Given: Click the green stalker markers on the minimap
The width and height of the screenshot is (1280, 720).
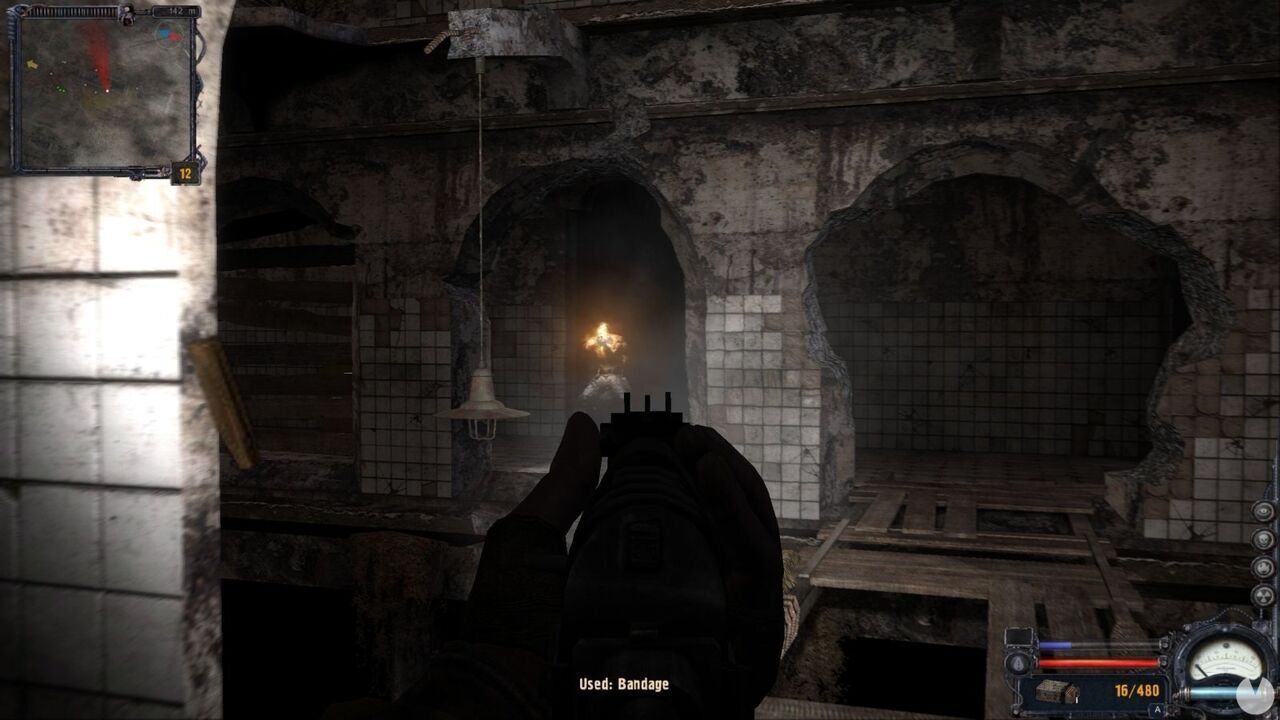Looking at the screenshot, I should [x=61, y=88].
